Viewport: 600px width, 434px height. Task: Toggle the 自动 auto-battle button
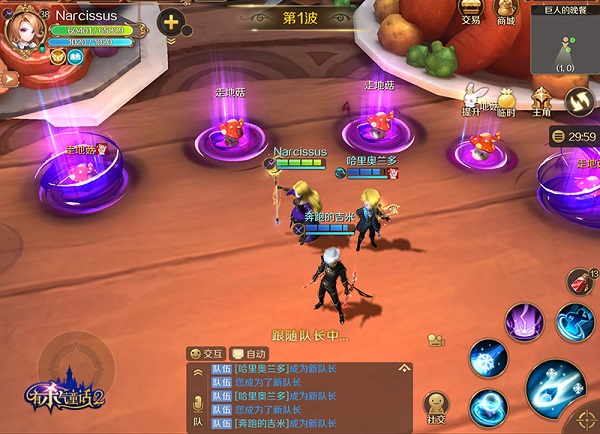(250, 353)
